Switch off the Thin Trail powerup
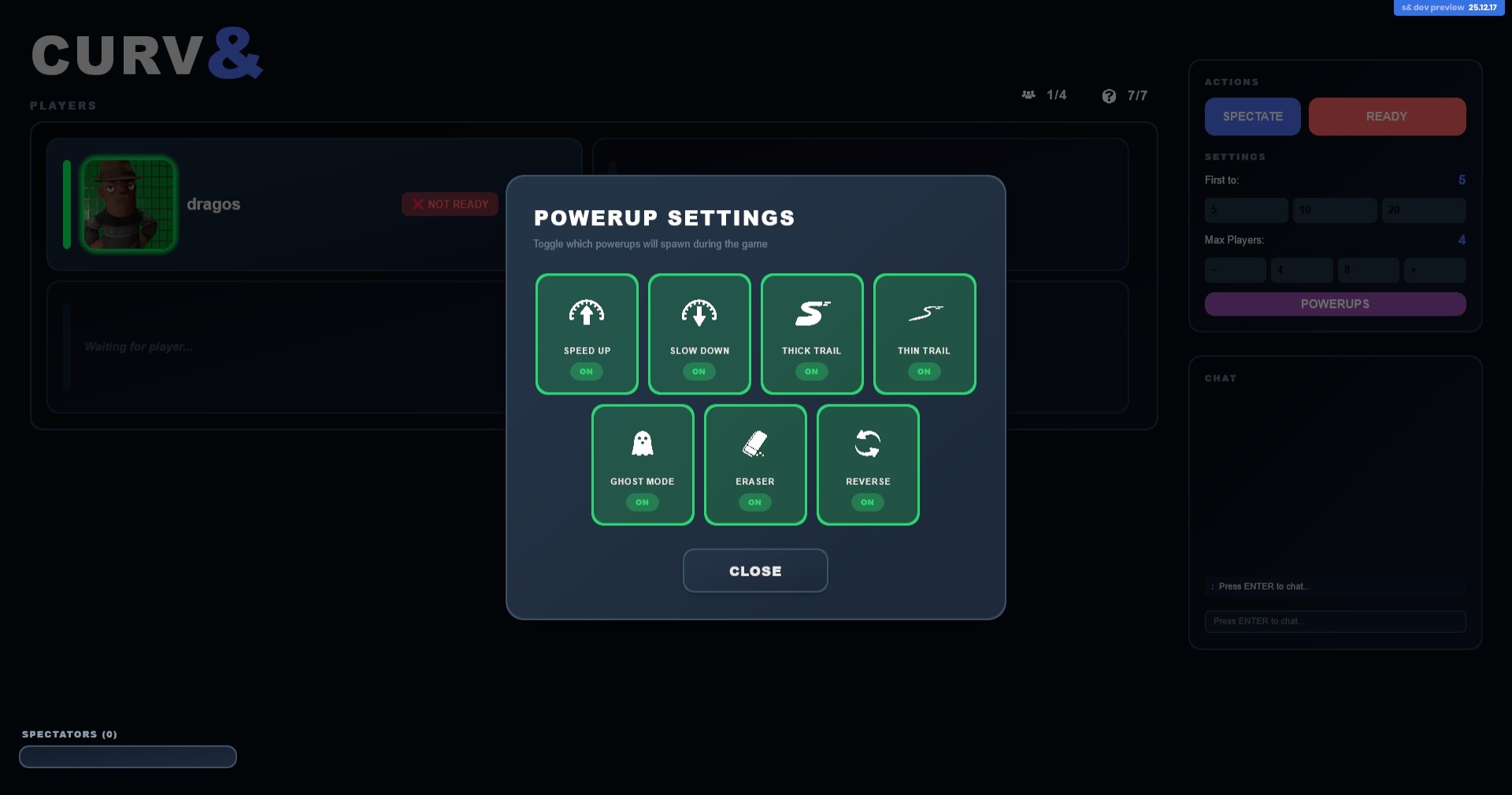The width and height of the screenshot is (1512, 795). coord(925,334)
